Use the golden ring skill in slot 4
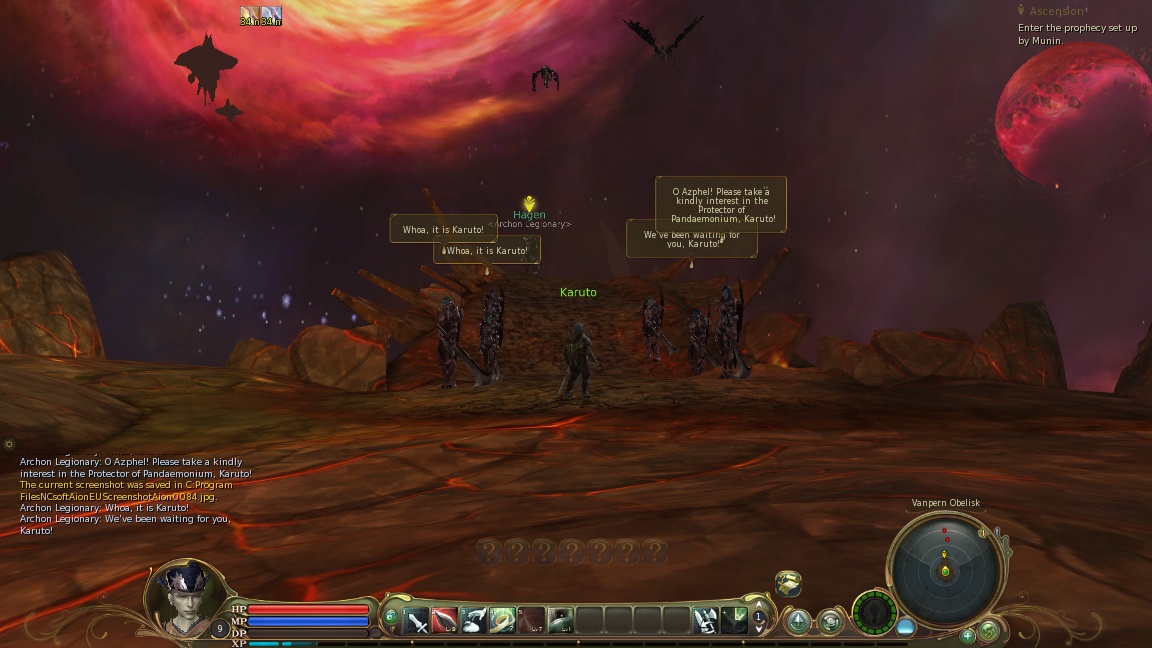 (503, 621)
